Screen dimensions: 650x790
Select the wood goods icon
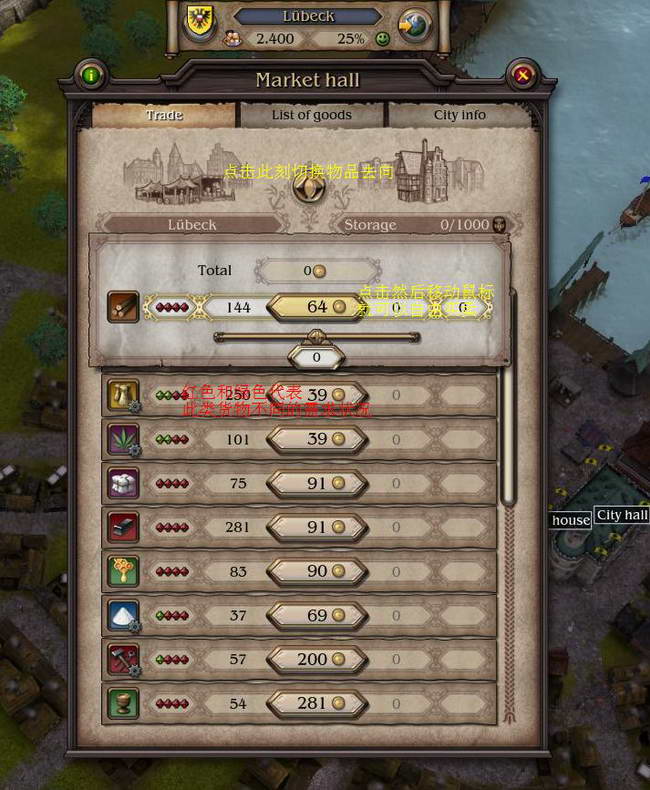point(123,307)
